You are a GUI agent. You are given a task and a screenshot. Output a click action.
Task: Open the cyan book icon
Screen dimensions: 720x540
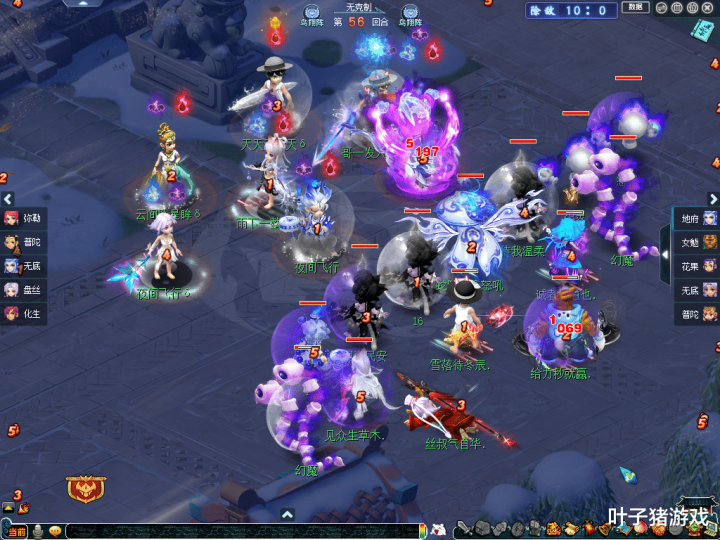click(702, 30)
